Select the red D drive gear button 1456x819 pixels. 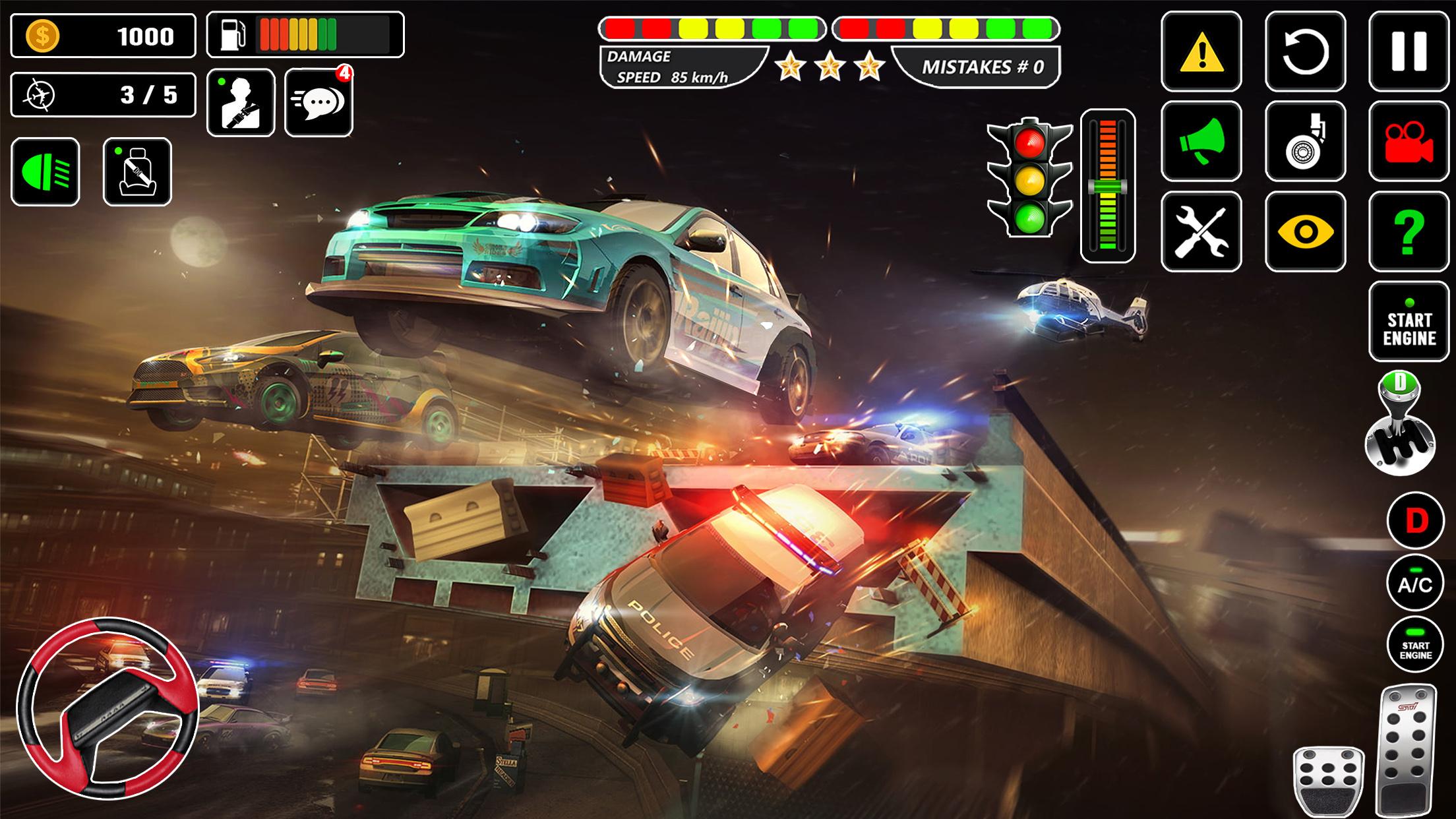pos(1415,521)
